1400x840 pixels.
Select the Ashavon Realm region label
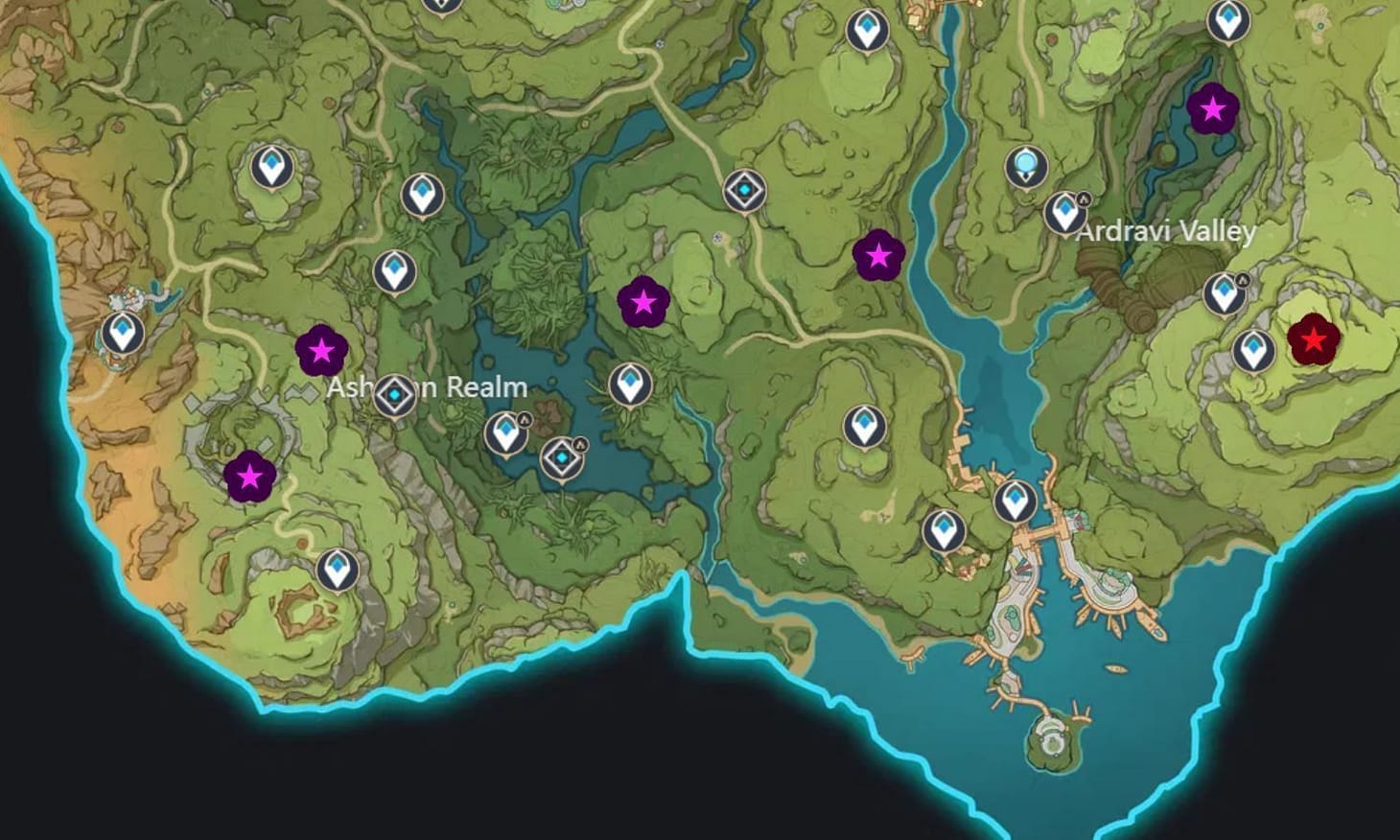[427, 388]
